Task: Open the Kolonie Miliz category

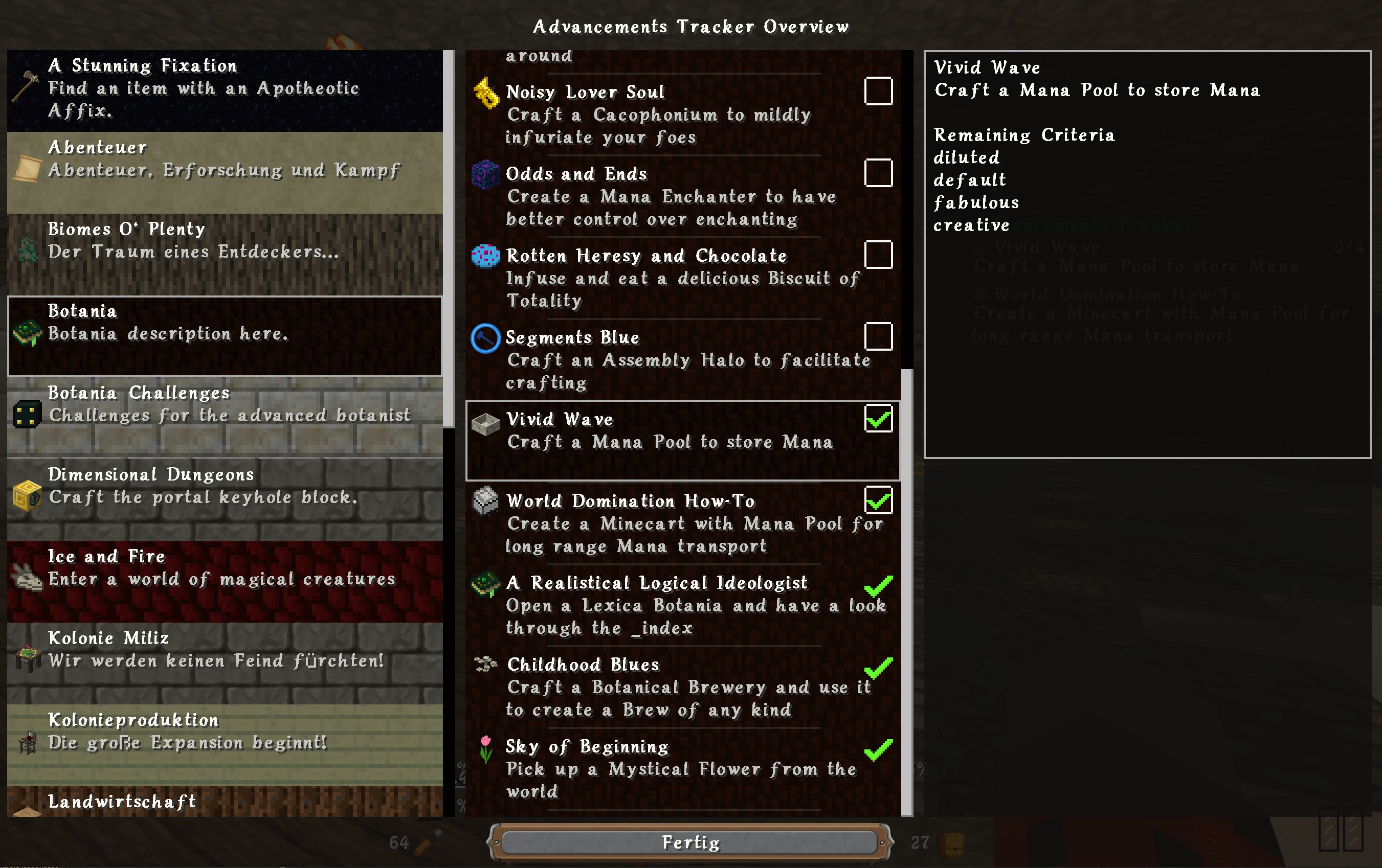Action: pos(225,662)
